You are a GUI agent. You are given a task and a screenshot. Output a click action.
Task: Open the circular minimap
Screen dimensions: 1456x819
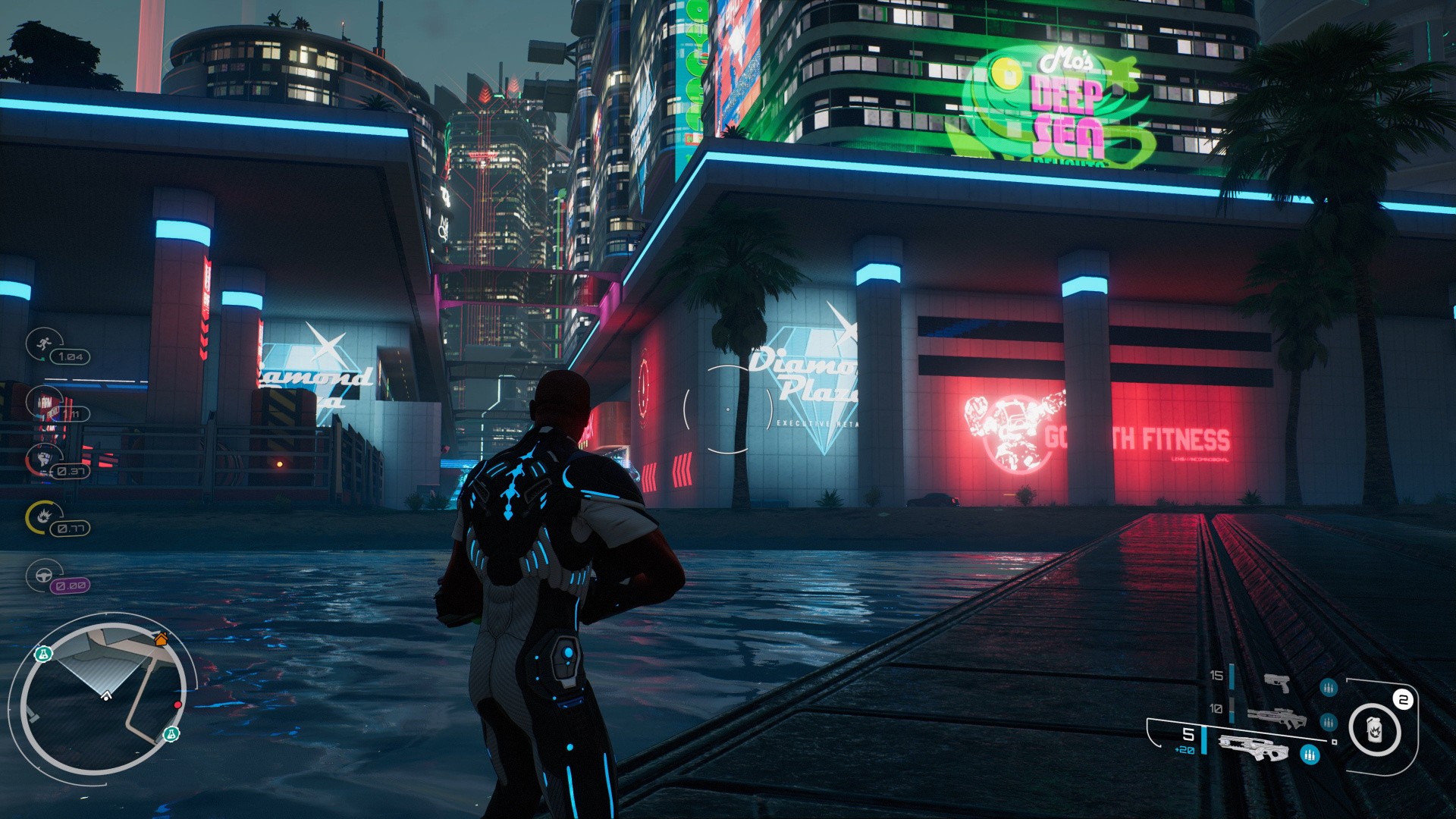click(103, 694)
